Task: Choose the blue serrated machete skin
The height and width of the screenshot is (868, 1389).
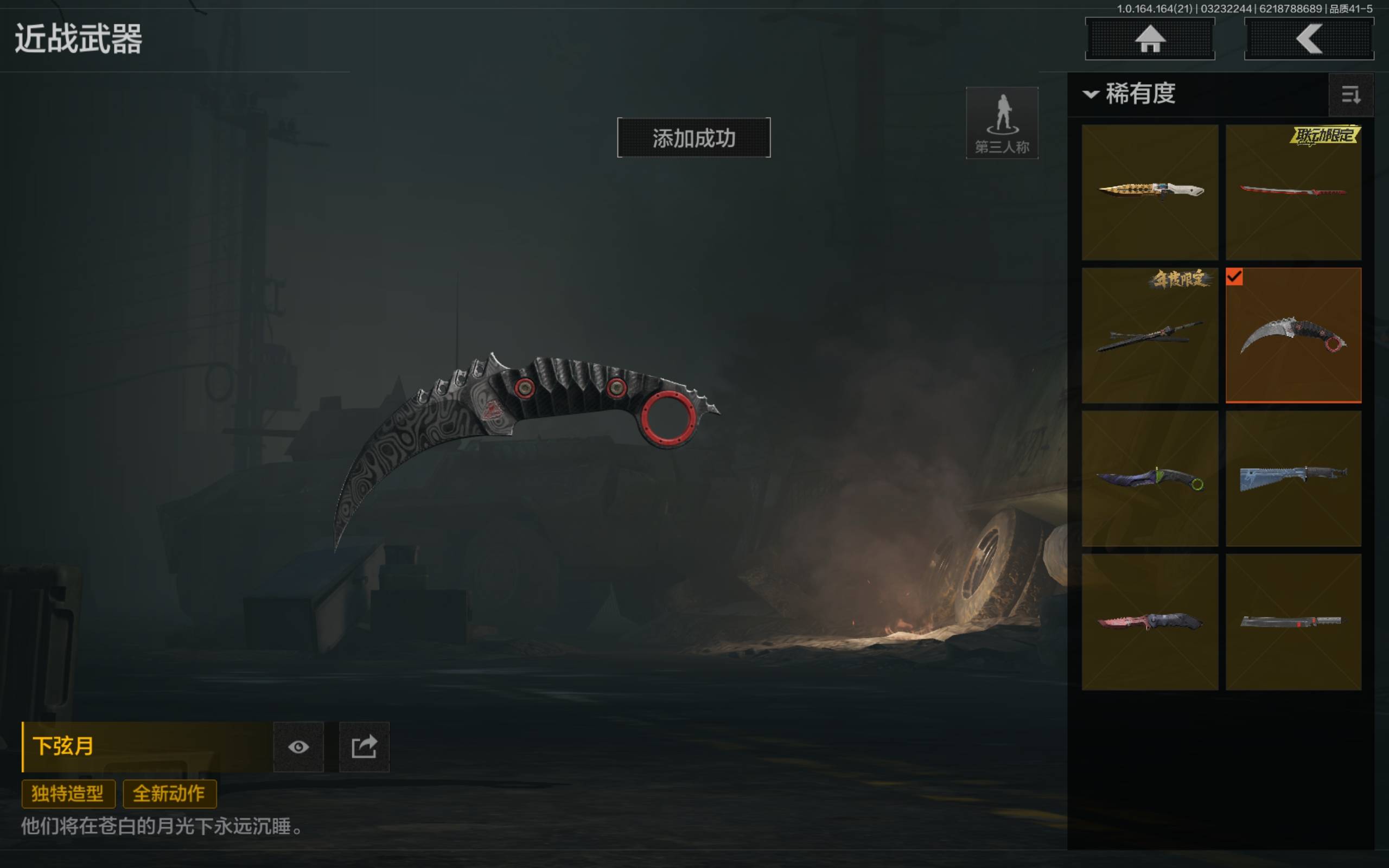Action: pyautogui.click(x=1293, y=478)
